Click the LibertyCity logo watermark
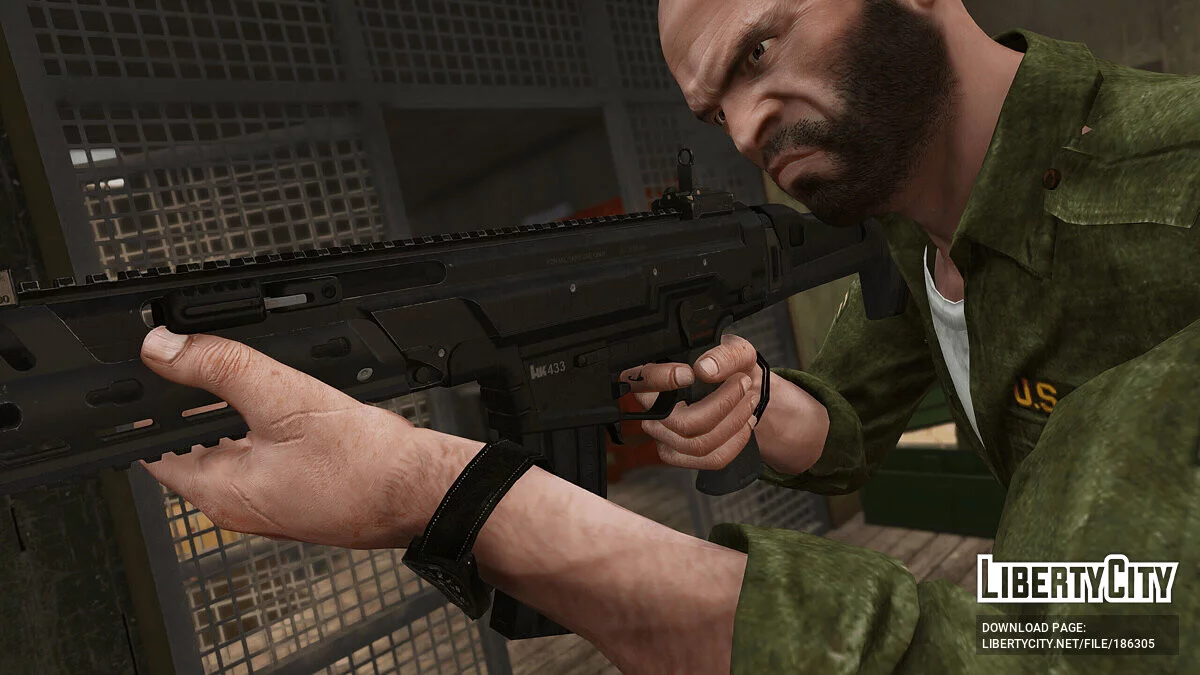1200x675 pixels. click(1077, 580)
